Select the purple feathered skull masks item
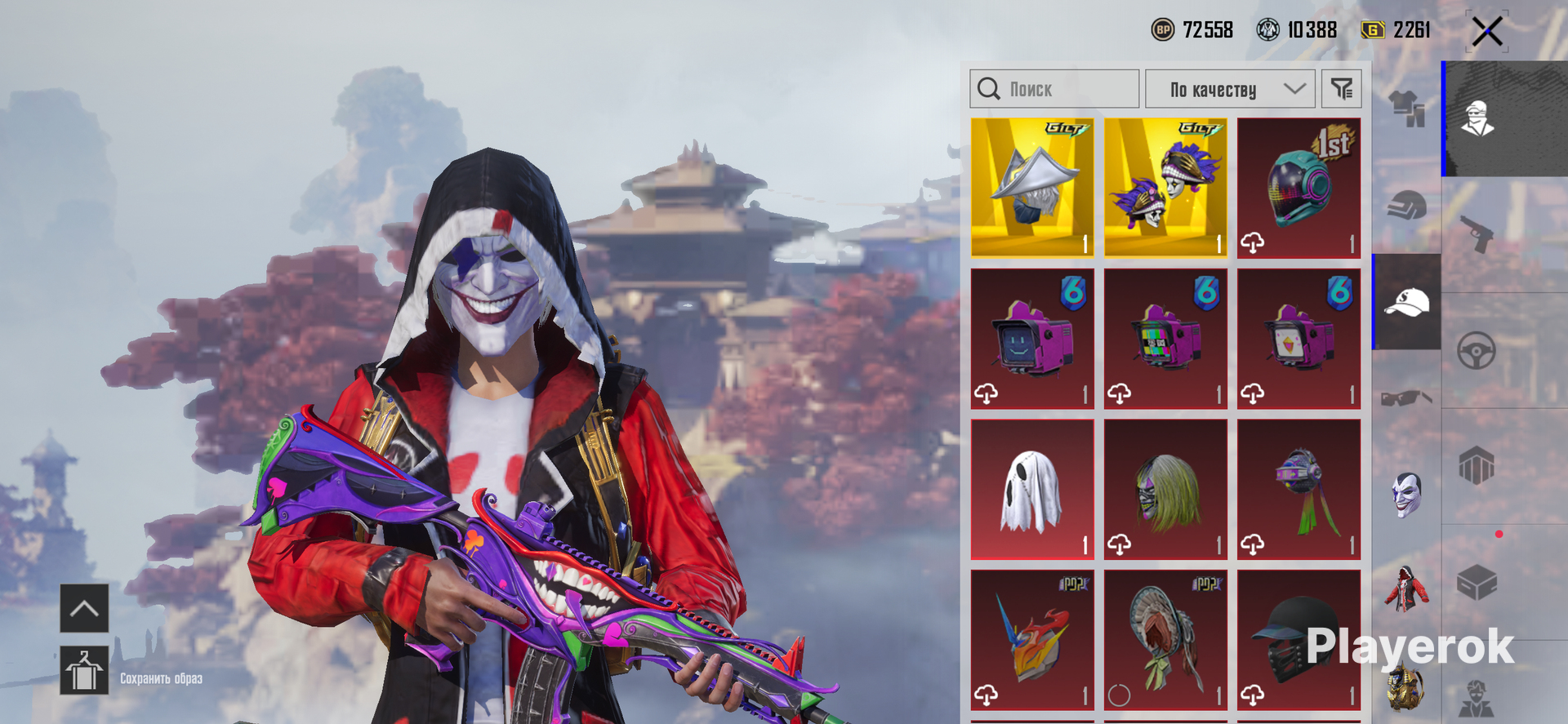 click(1165, 188)
